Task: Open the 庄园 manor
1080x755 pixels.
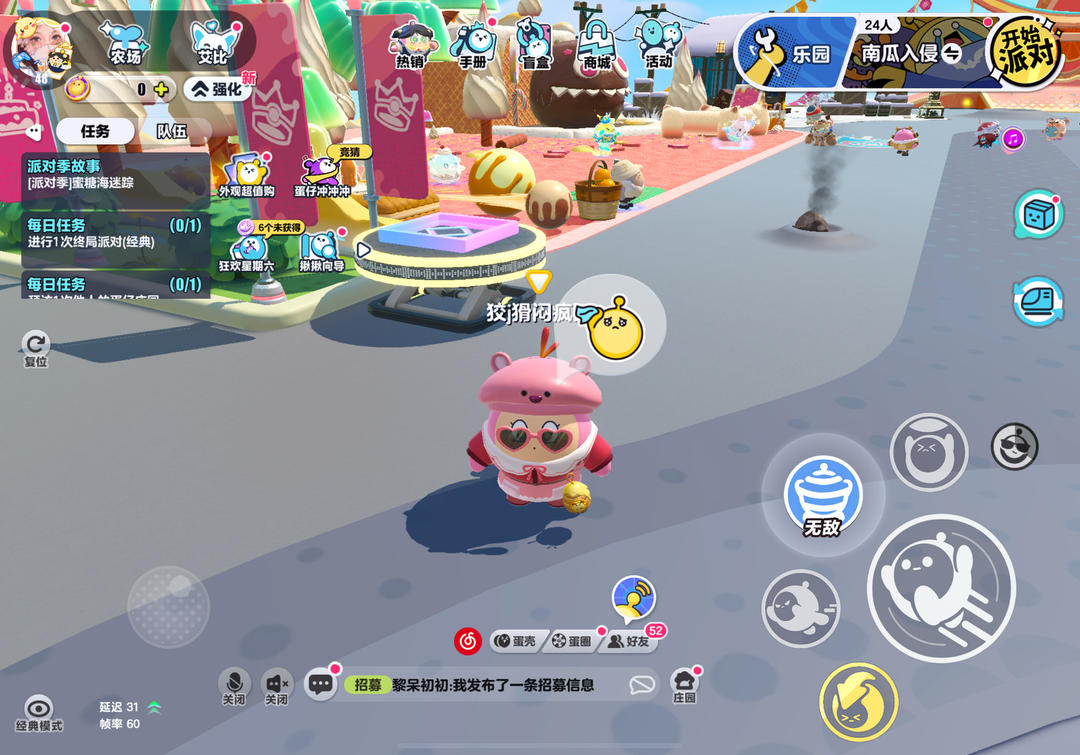Action: (x=684, y=685)
